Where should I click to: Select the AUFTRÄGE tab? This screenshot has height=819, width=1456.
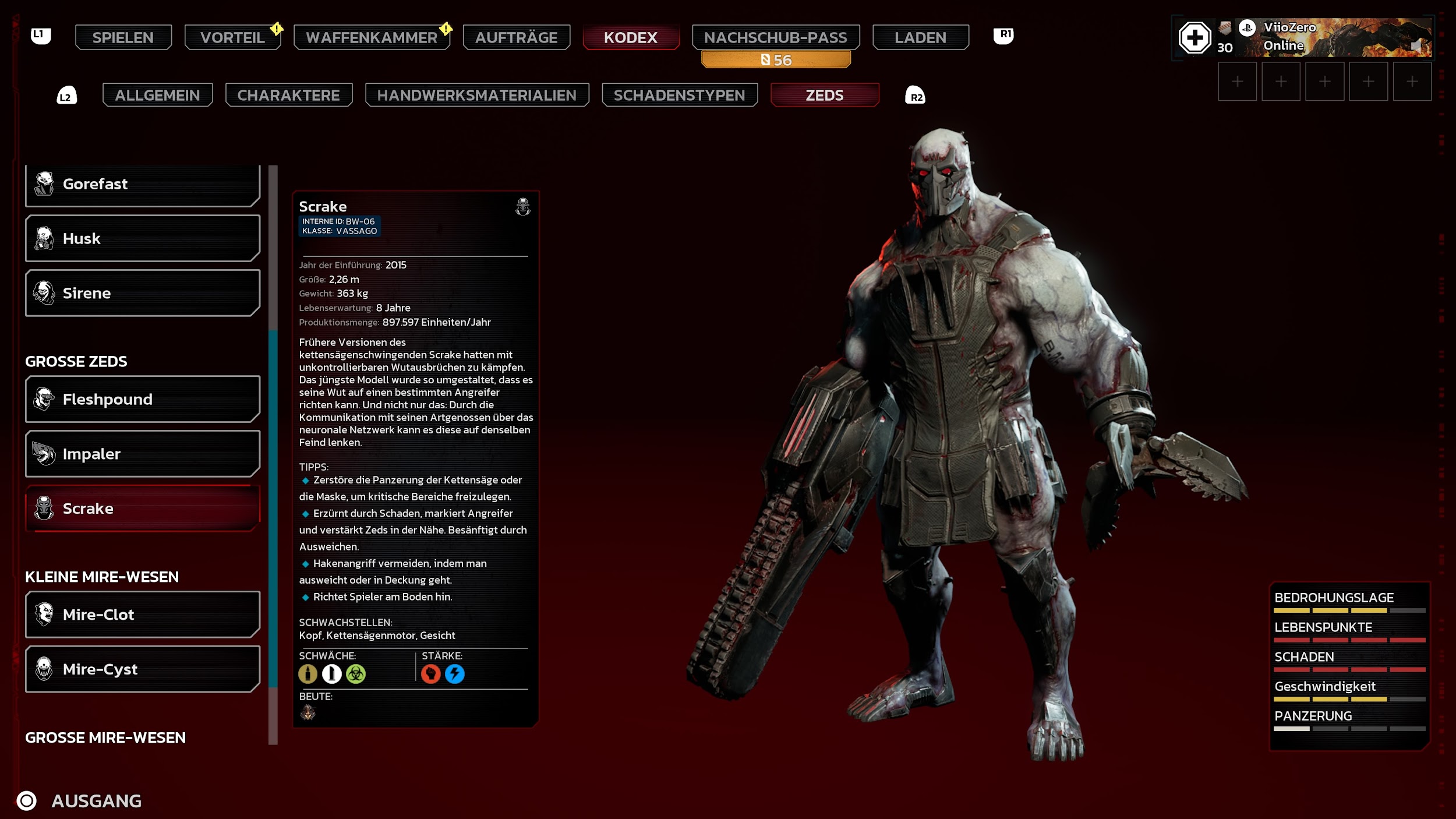(x=516, y=37)
